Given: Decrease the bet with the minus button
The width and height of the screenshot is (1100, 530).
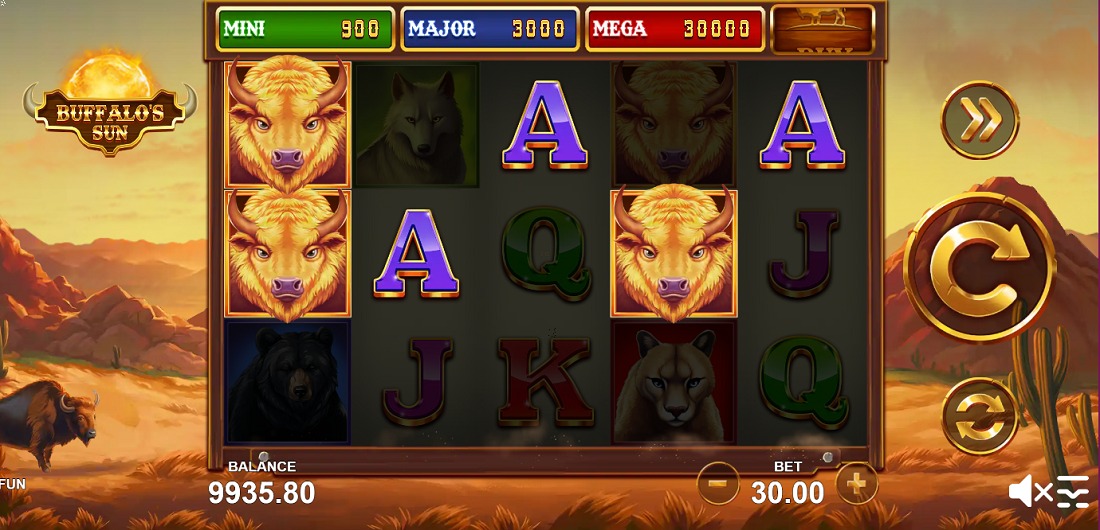Looking at the screenshot, I should click(717, 485).
